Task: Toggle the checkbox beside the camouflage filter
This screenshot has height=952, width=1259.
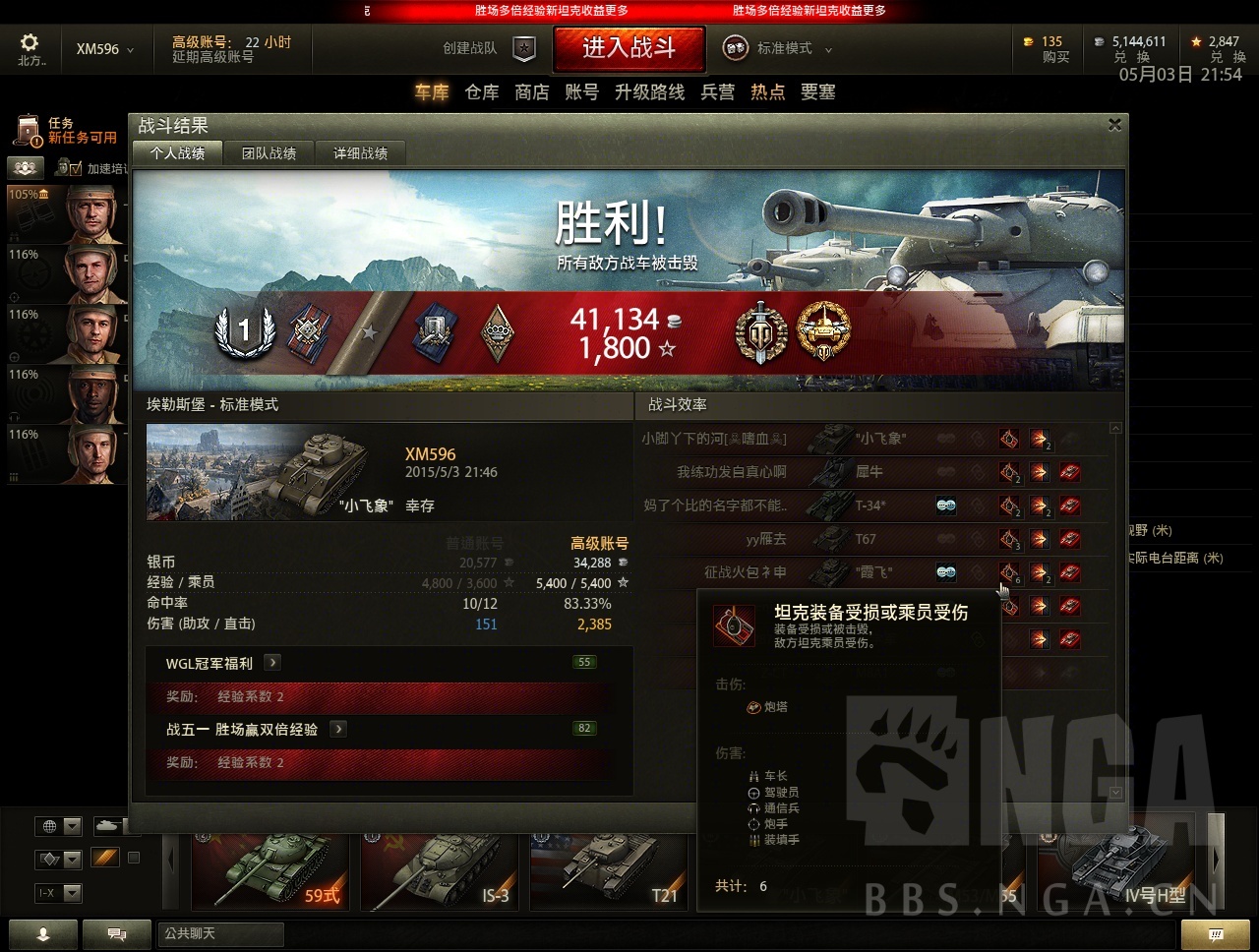Action: [x=133, y=859]
